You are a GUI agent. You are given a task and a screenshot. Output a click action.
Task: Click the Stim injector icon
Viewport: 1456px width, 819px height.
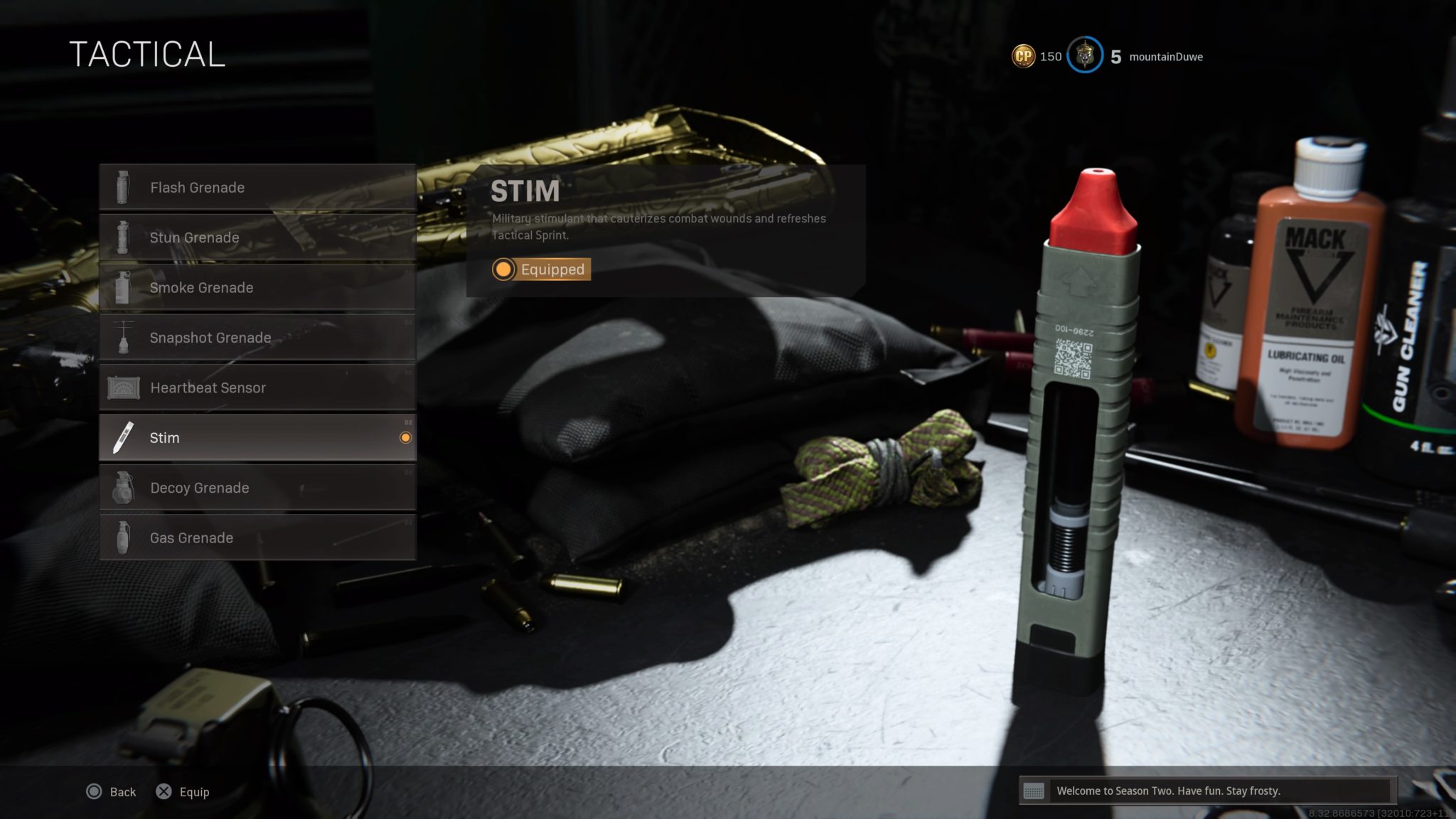[x=123, y=438]
